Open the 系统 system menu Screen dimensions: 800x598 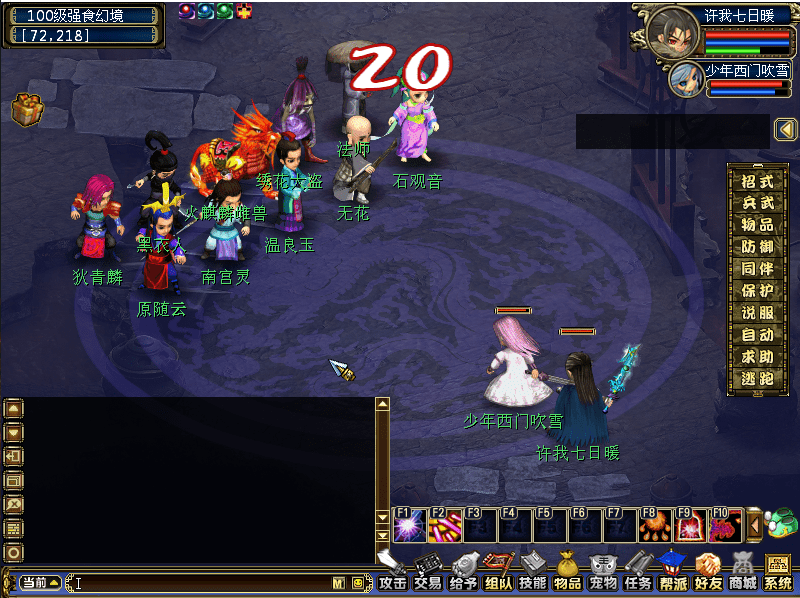777,571
